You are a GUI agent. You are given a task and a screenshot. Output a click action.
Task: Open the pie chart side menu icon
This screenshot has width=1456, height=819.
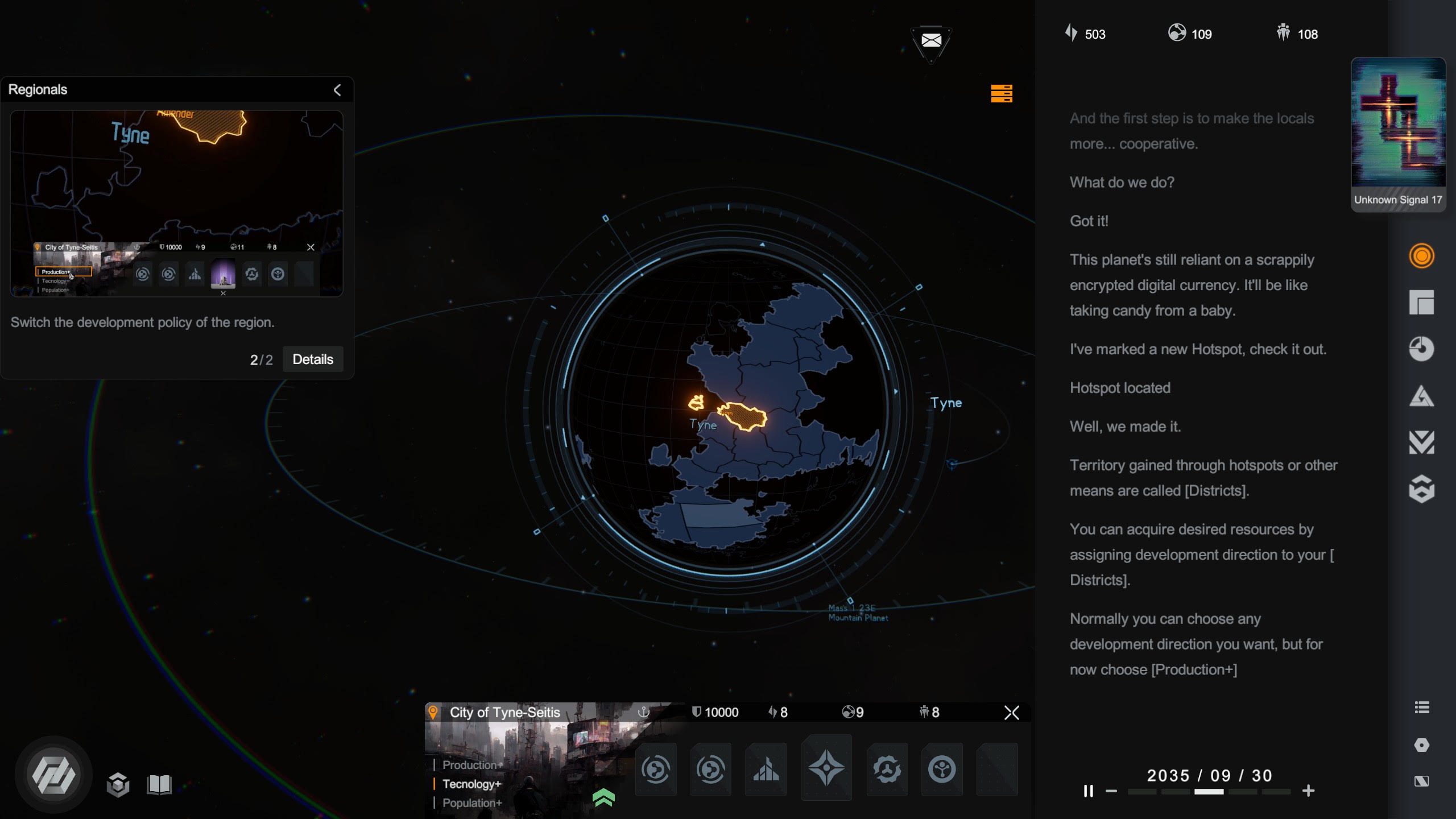pyautogui.click(x=1421, y=349)
